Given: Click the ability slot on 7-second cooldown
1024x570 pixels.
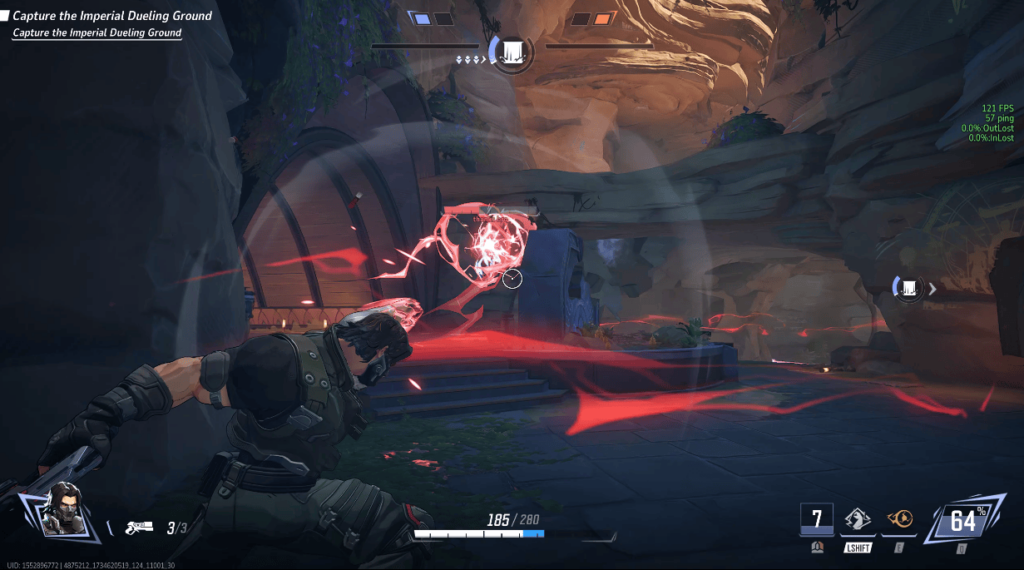Looking at the screenshot, I should [817, 519].
